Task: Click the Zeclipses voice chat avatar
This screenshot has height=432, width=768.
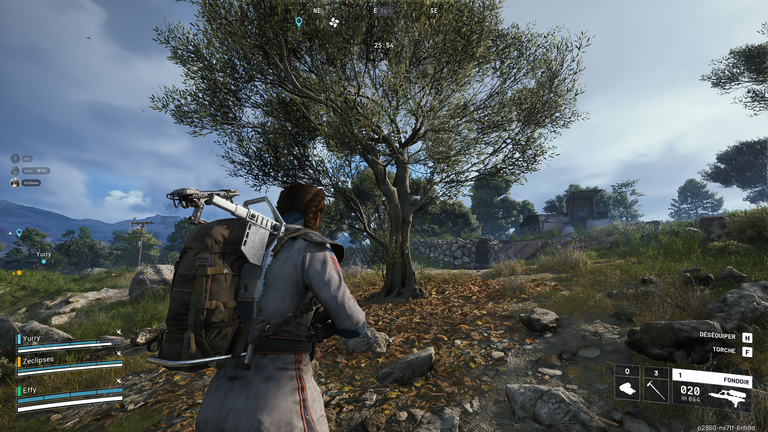Action: coord(15,182)
